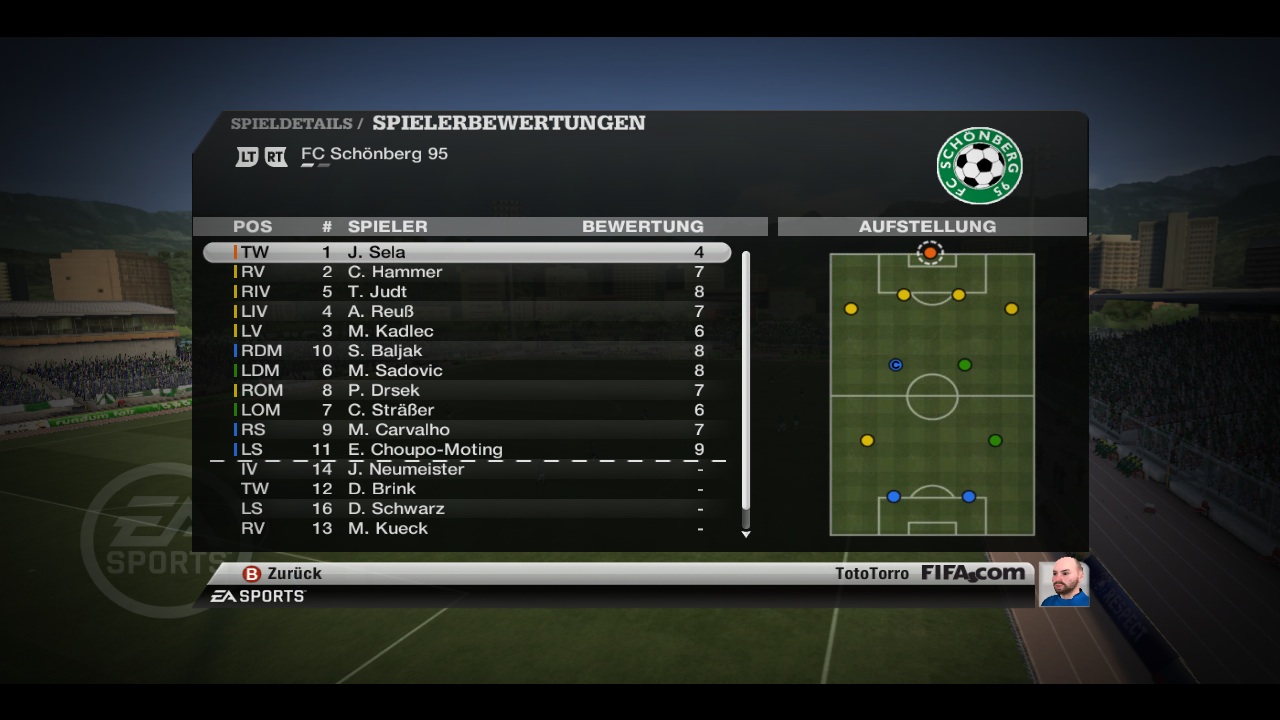
Task: Select substitute J. Neumeister
Action: (466, 469)
